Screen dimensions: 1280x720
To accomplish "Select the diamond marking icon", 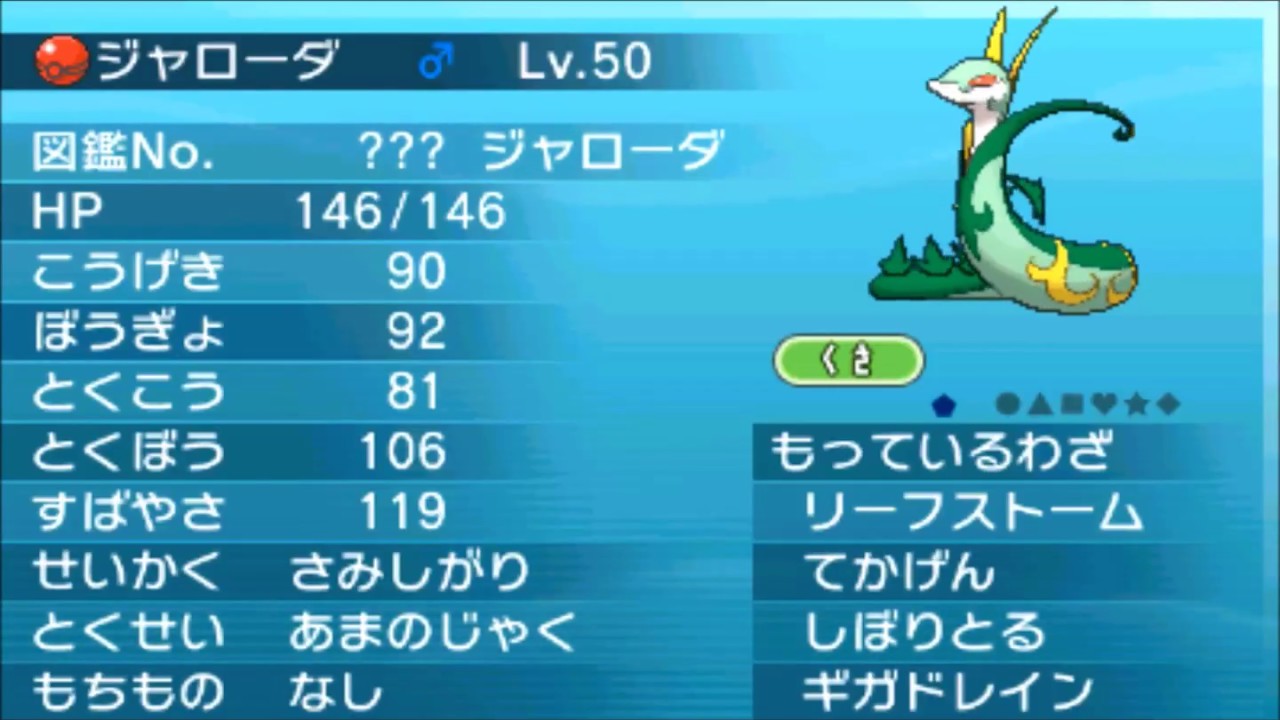I will (x=1168, y=404).
